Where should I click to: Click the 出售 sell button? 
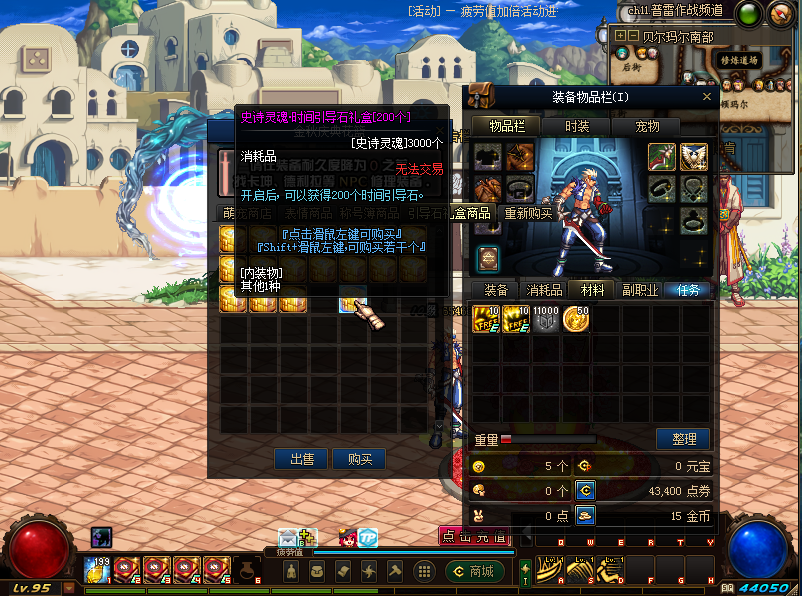click(302, 459)
